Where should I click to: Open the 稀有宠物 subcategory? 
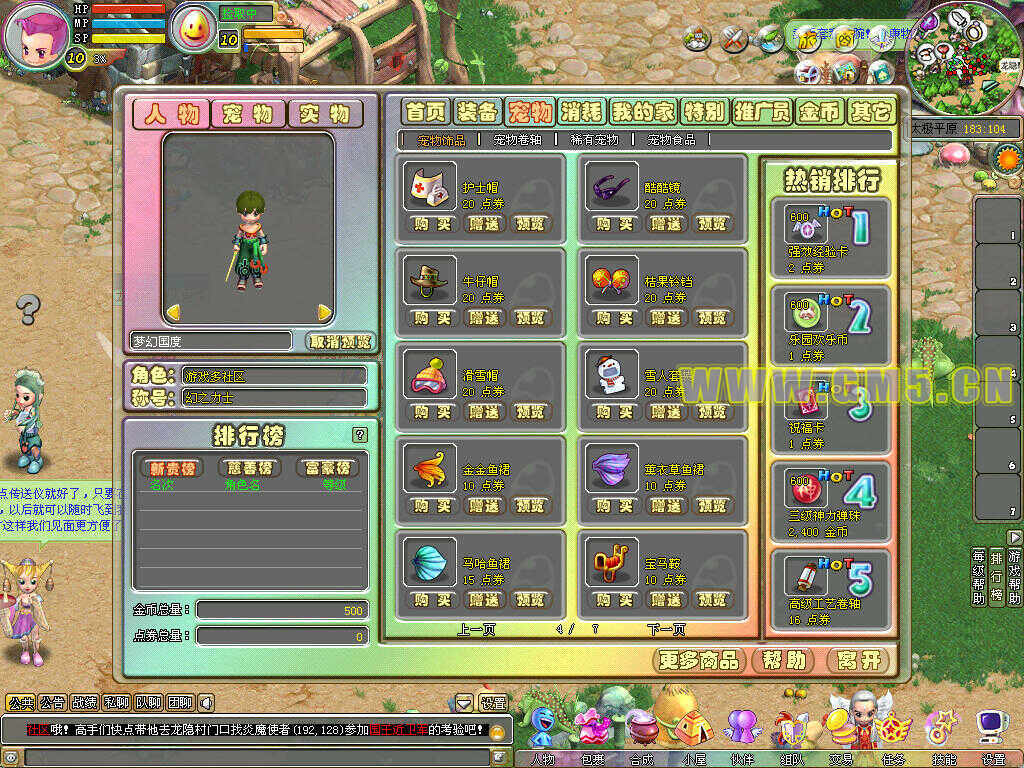pyautogui.click(x=594, y=140)
